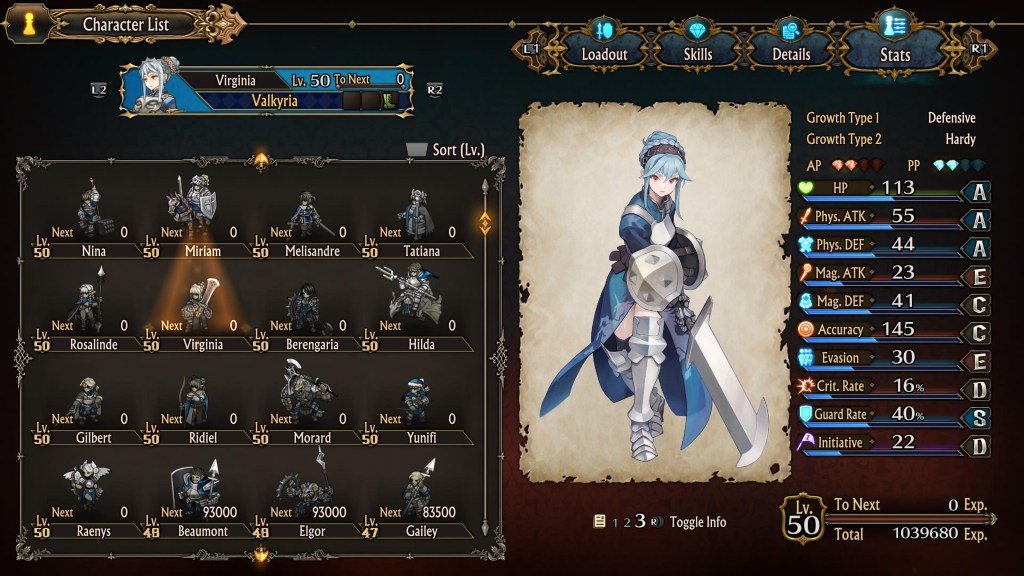Switch to the Loadout tab

click(603, 45)
